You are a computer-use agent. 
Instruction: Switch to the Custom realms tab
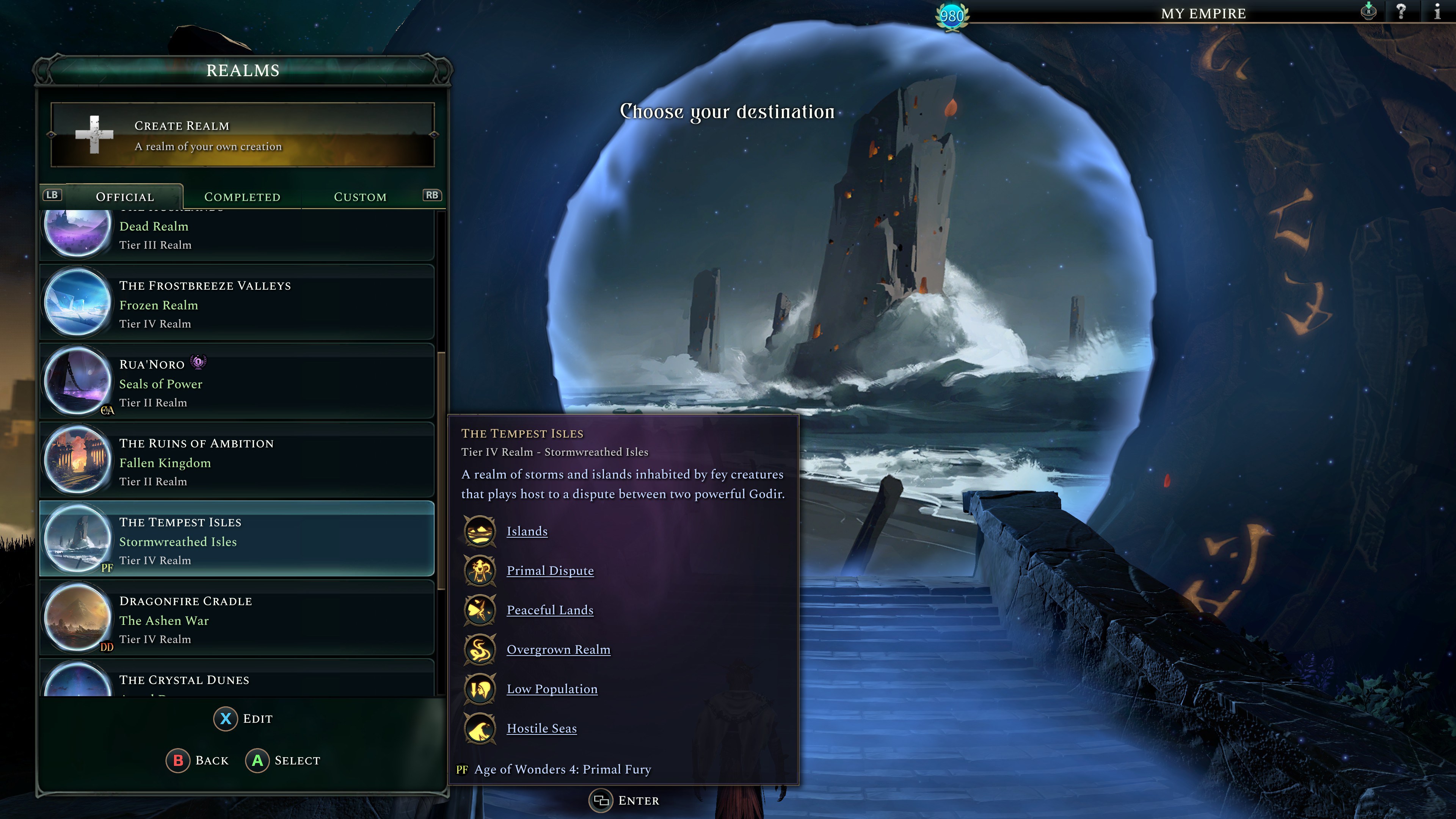click(360, 197)
